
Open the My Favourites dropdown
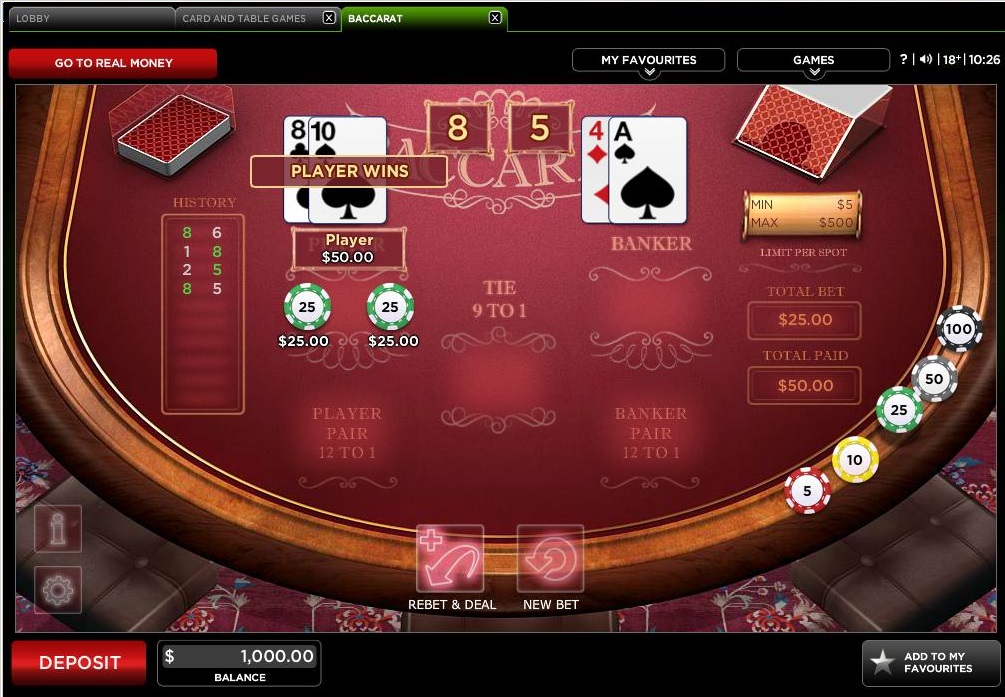coord(648,61)
